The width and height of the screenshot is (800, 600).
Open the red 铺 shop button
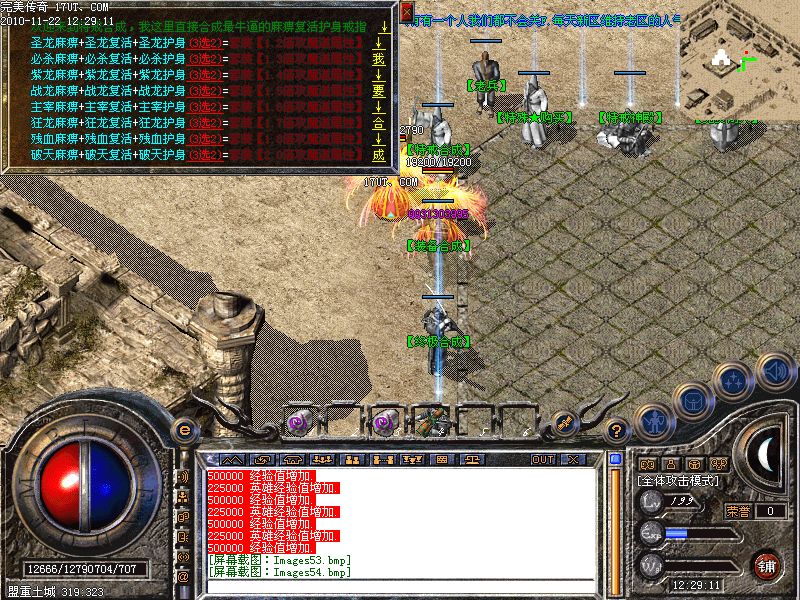point(767,563)
